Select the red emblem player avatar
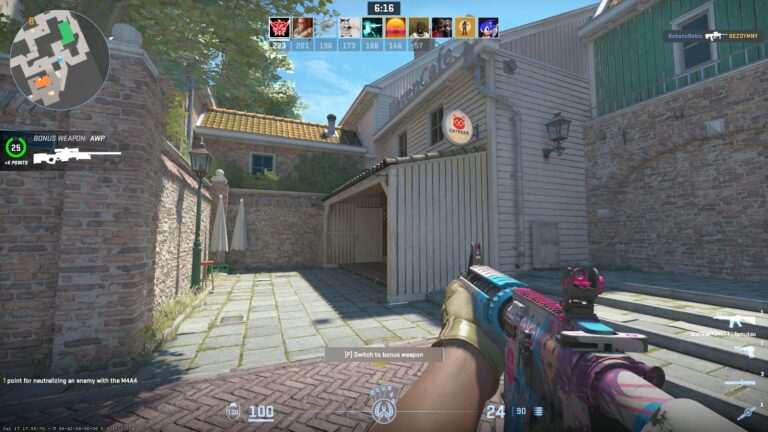 [279, 28]
